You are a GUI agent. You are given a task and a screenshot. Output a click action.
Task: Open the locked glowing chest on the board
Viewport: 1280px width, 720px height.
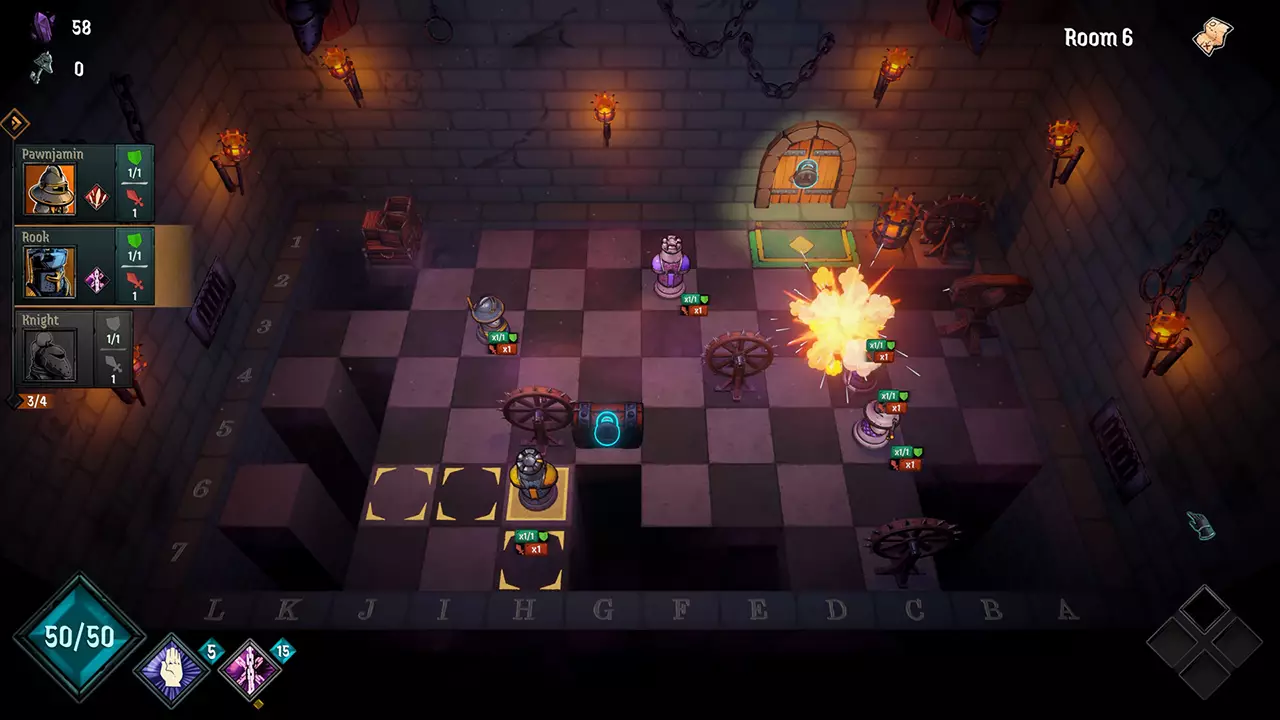607,424
